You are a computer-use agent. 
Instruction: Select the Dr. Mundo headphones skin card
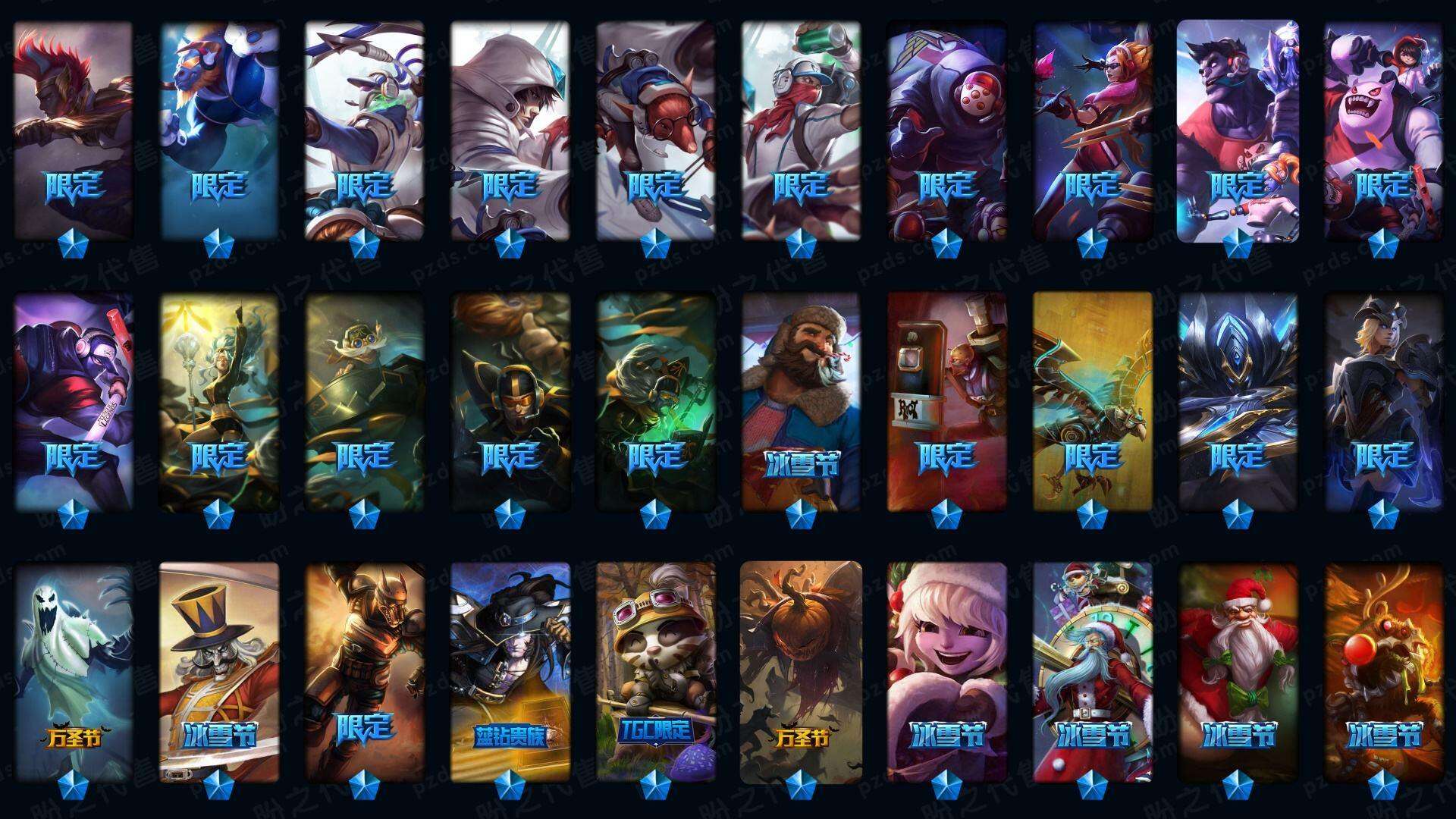[1238, 129]
